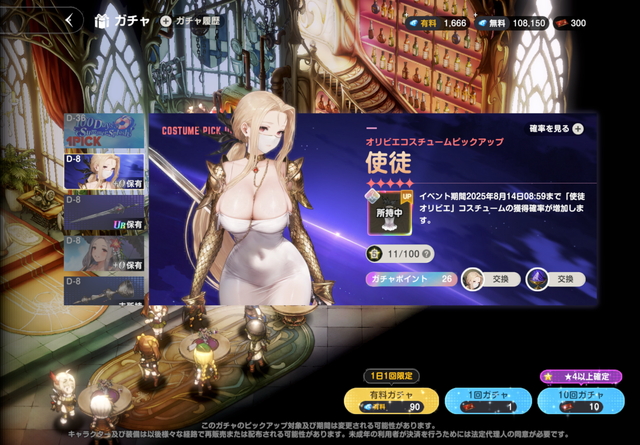
Task: Select the blonde masked costume banner
Action: tap(105, 170)
